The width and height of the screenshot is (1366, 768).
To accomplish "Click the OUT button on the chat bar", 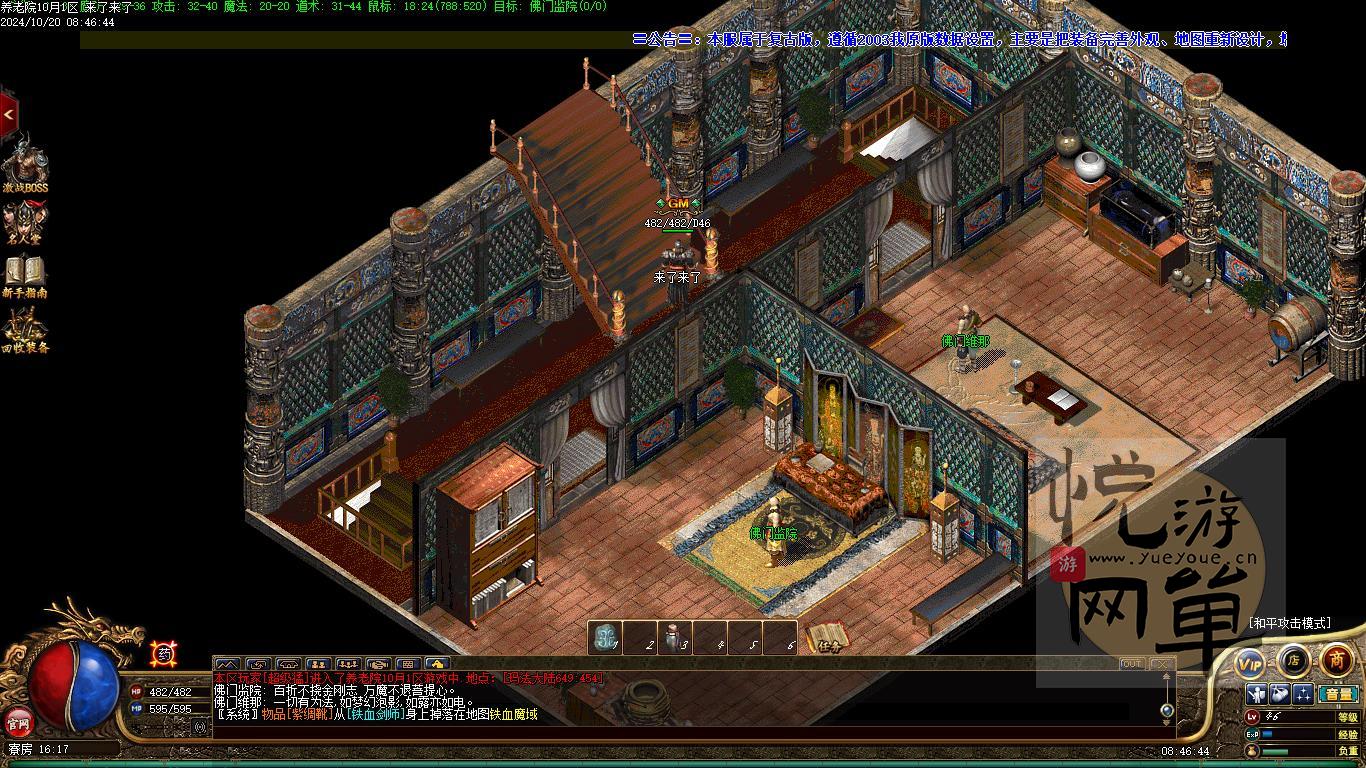I will pos(1132,664).
